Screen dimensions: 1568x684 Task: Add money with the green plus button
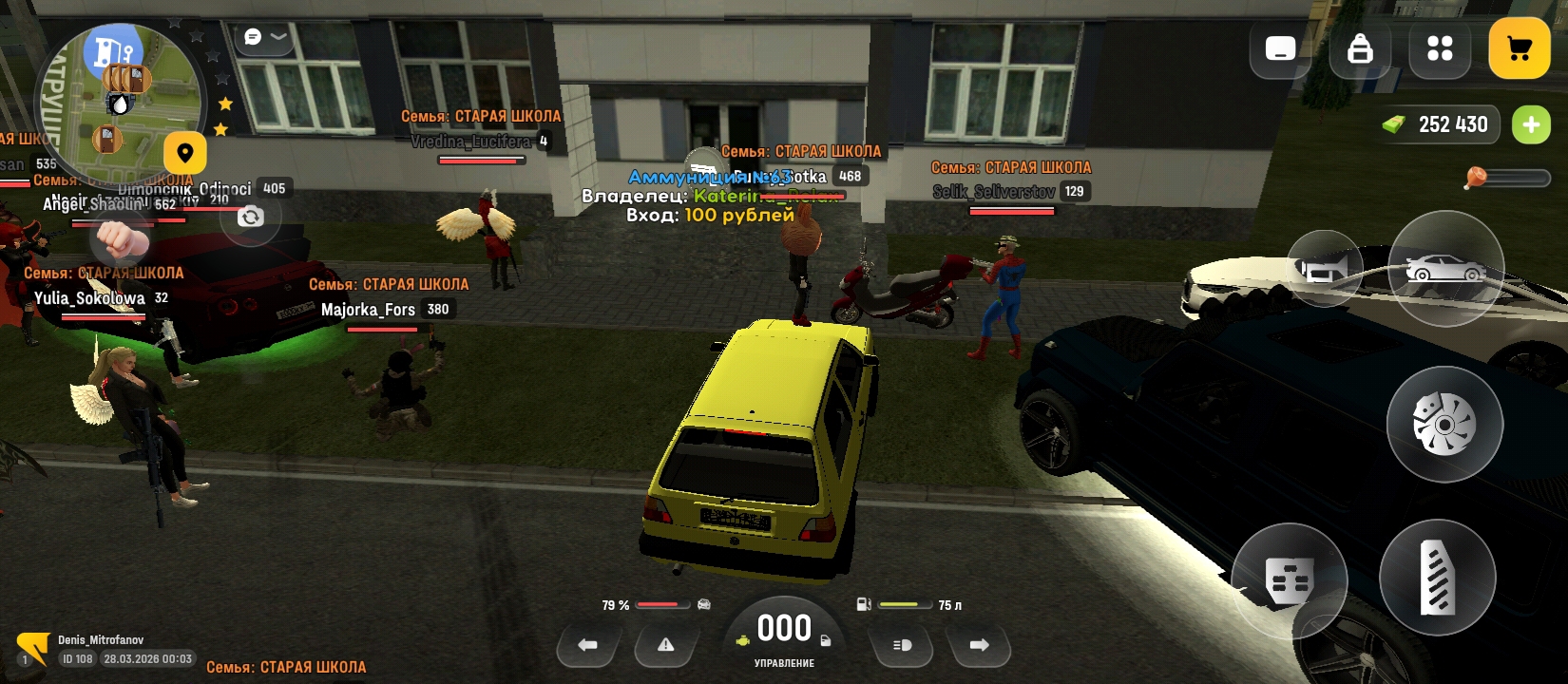pyautogui.click(x=1530, y=124)
